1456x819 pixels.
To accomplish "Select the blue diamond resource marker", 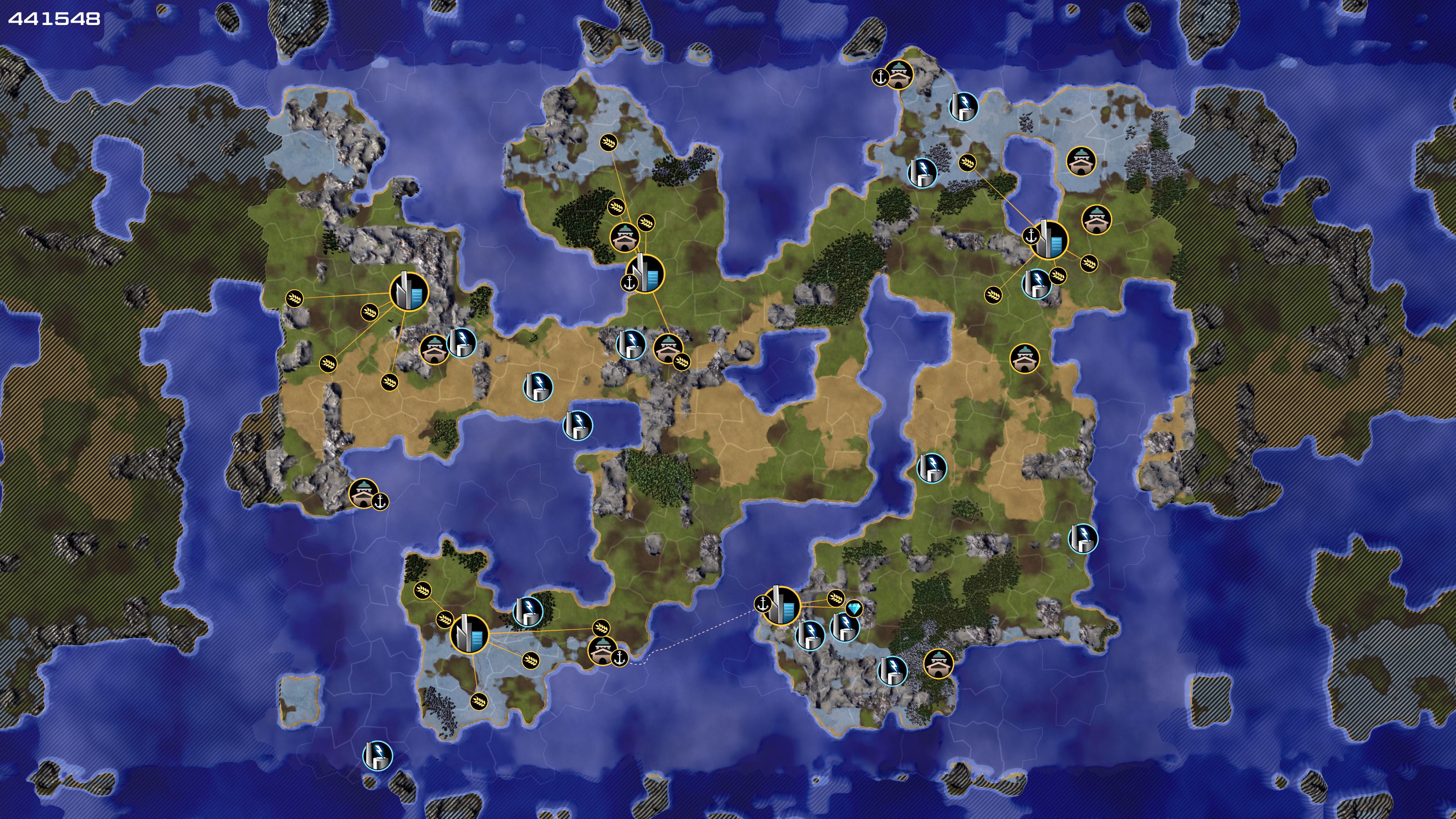I will click(x=854, y=609).
